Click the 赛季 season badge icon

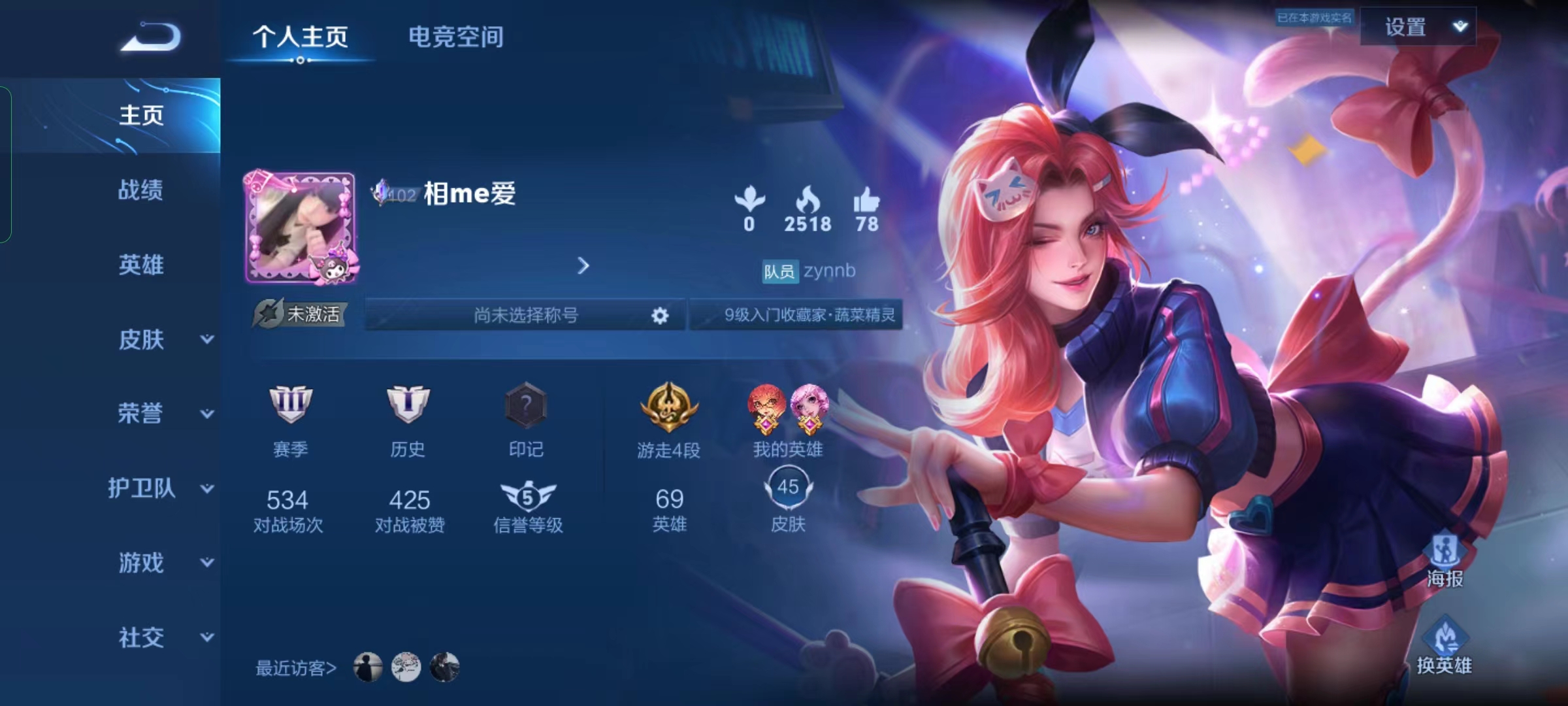pos(290,405)
